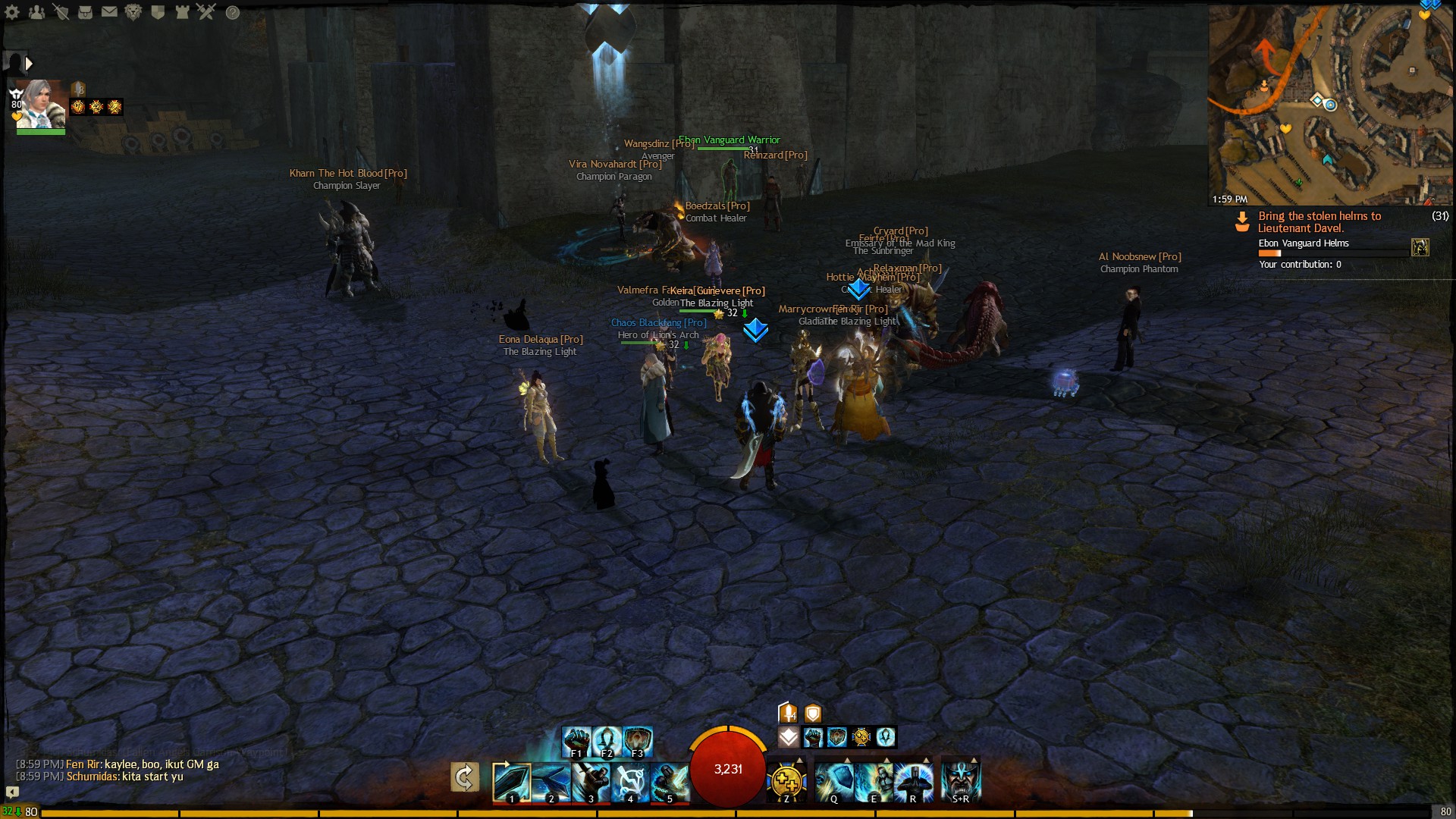This screenshot has width=1456, height=819.
Task: Open the PvP crossed swords icon
Action: 206,12
